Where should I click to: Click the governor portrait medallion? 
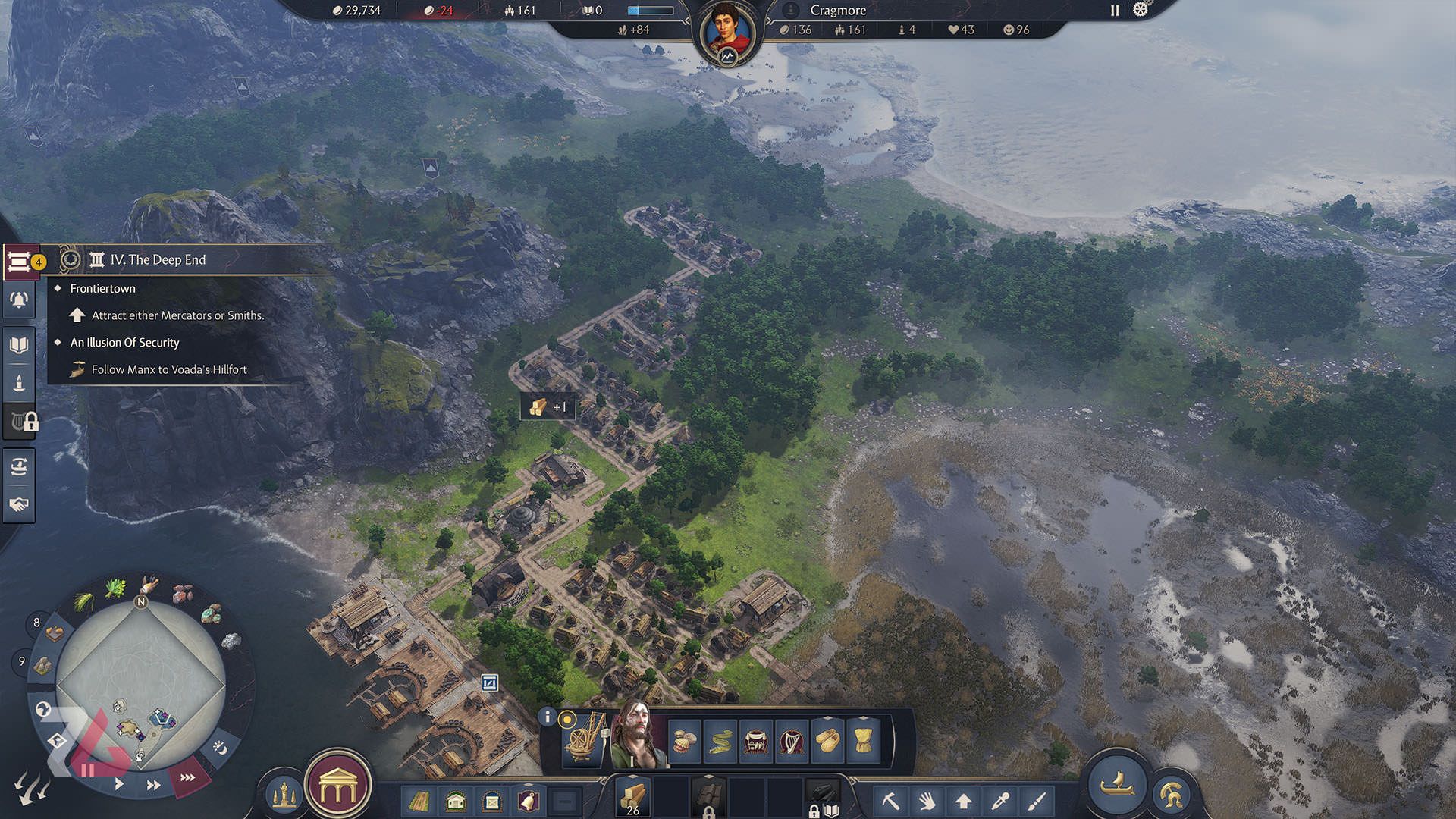[728, 33]
